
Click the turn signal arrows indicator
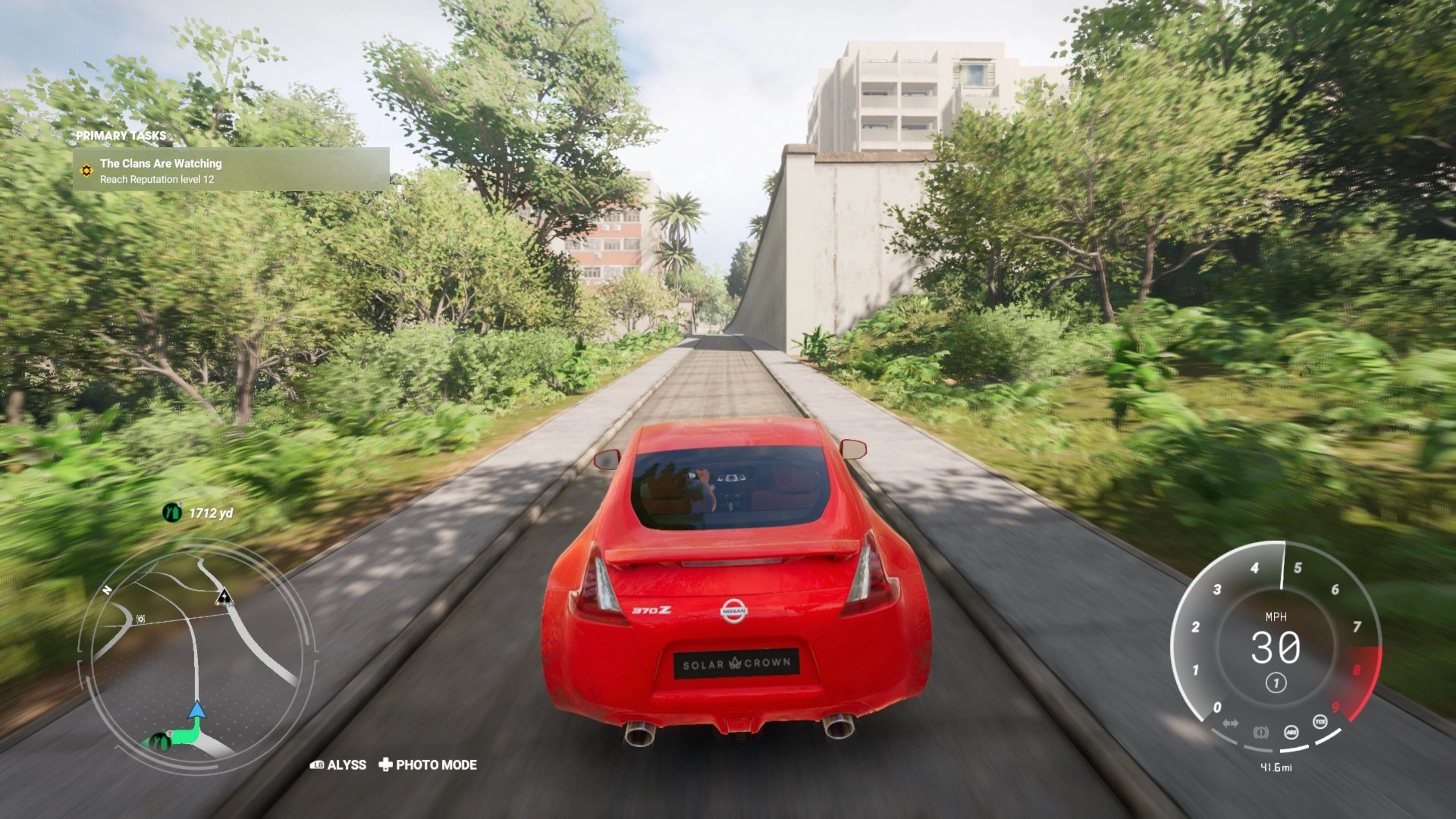(x=1230, y=723)
